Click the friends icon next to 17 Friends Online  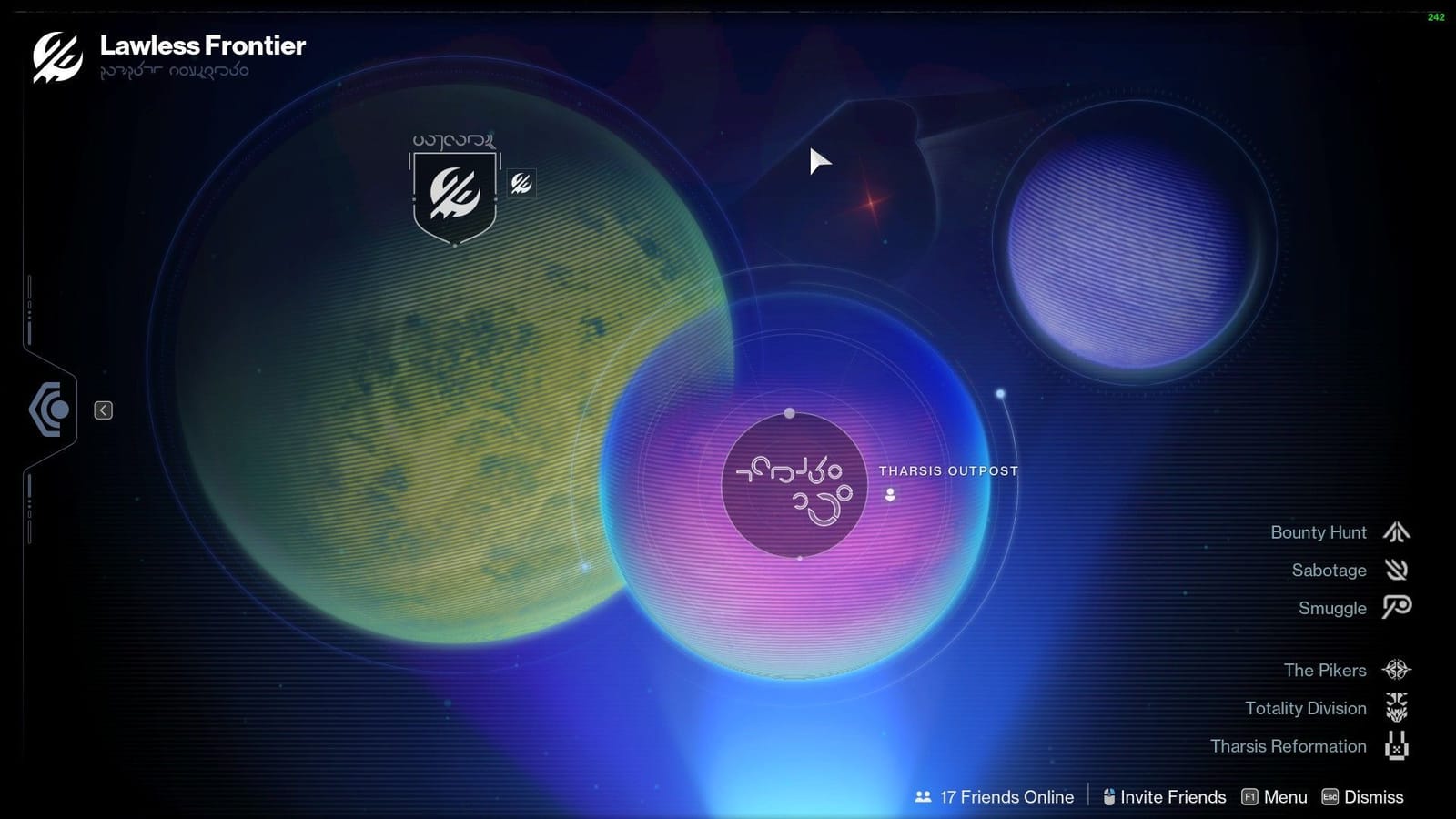coord(922,797)
